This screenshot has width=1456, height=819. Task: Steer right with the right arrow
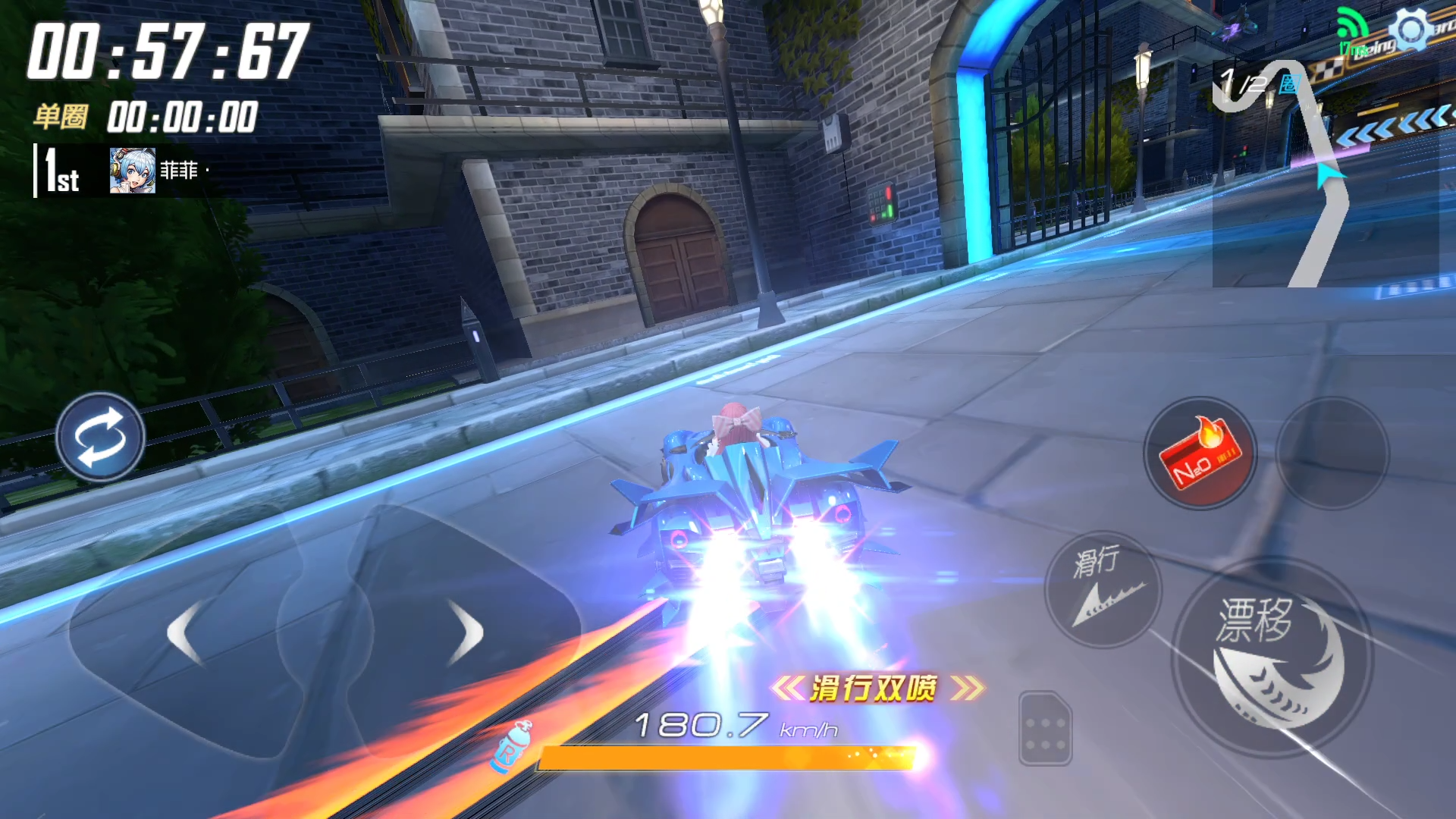466,632
